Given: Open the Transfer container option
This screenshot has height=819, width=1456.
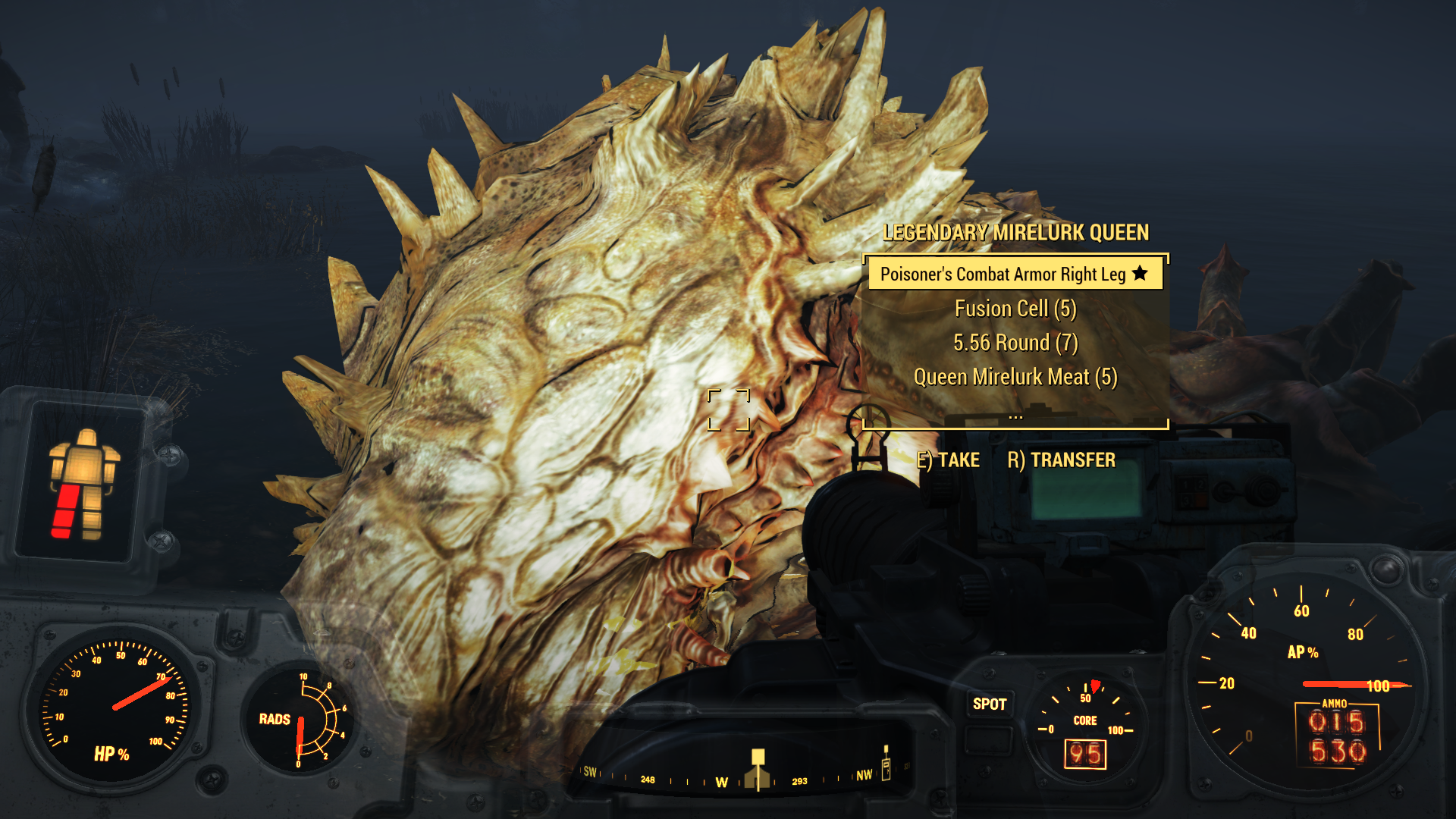Looking at the screenshot, I should click(1061, 460).
